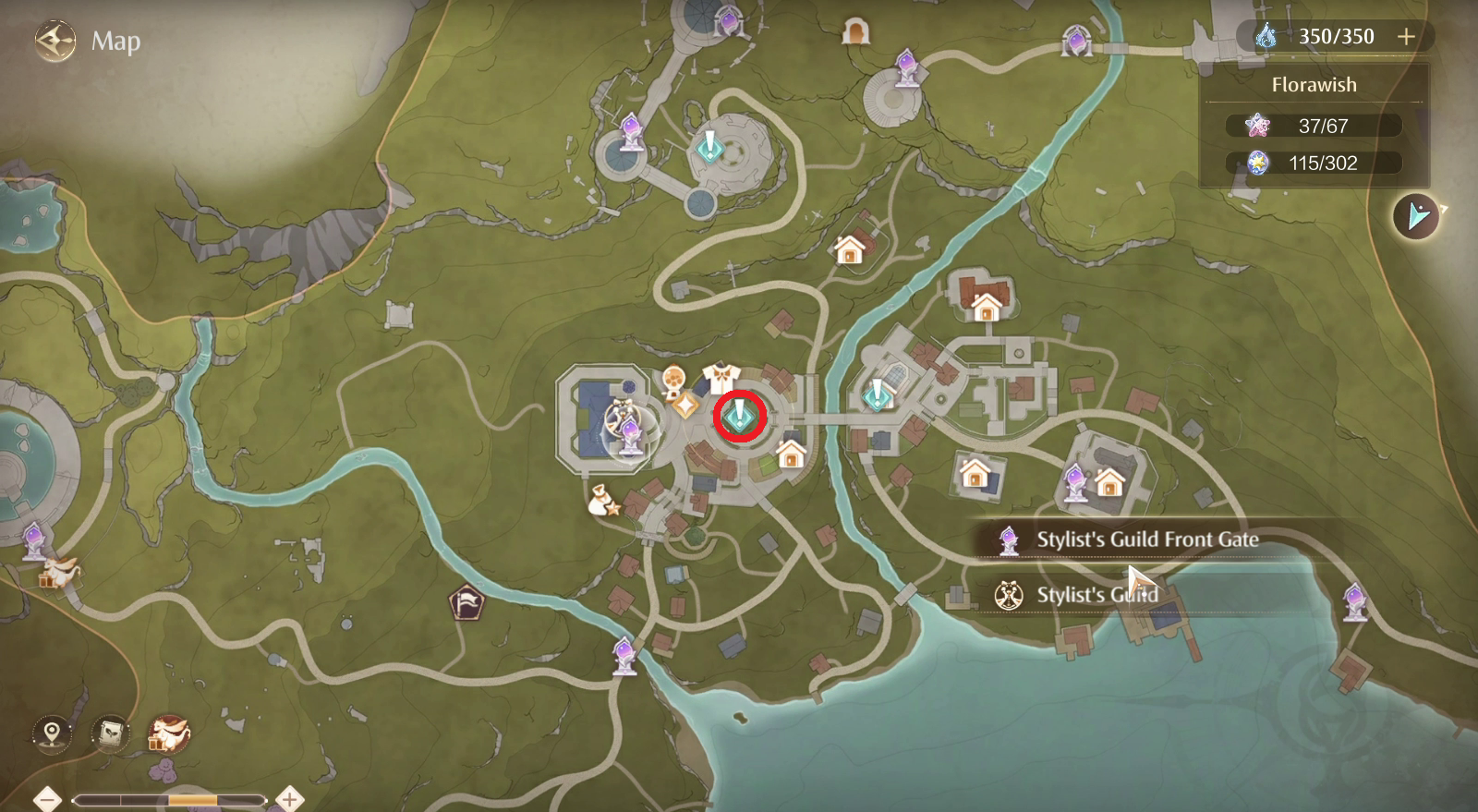The width and height of the screenshot is (1478, 812).
Task: Open the map pin marker tool
Action: tap(52, 734)
